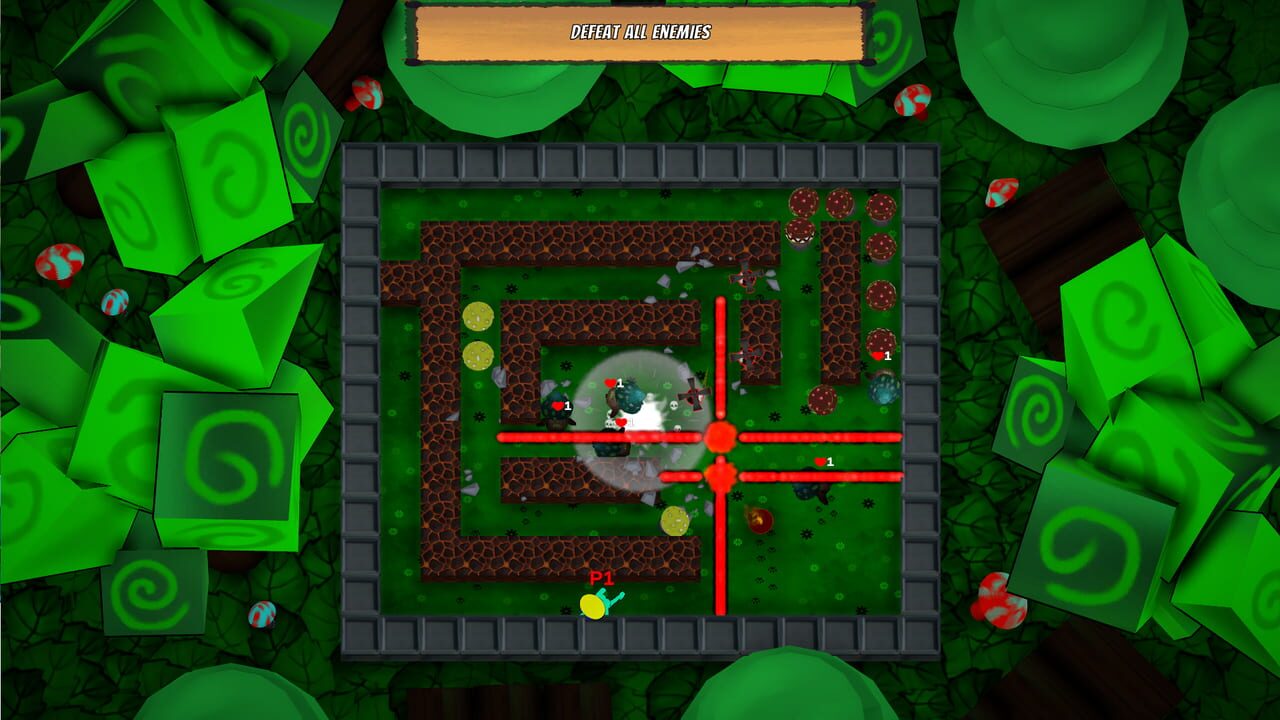Click the rubble debris near the left yellow orbs
Screen dimensions: 1280x720
500,378
